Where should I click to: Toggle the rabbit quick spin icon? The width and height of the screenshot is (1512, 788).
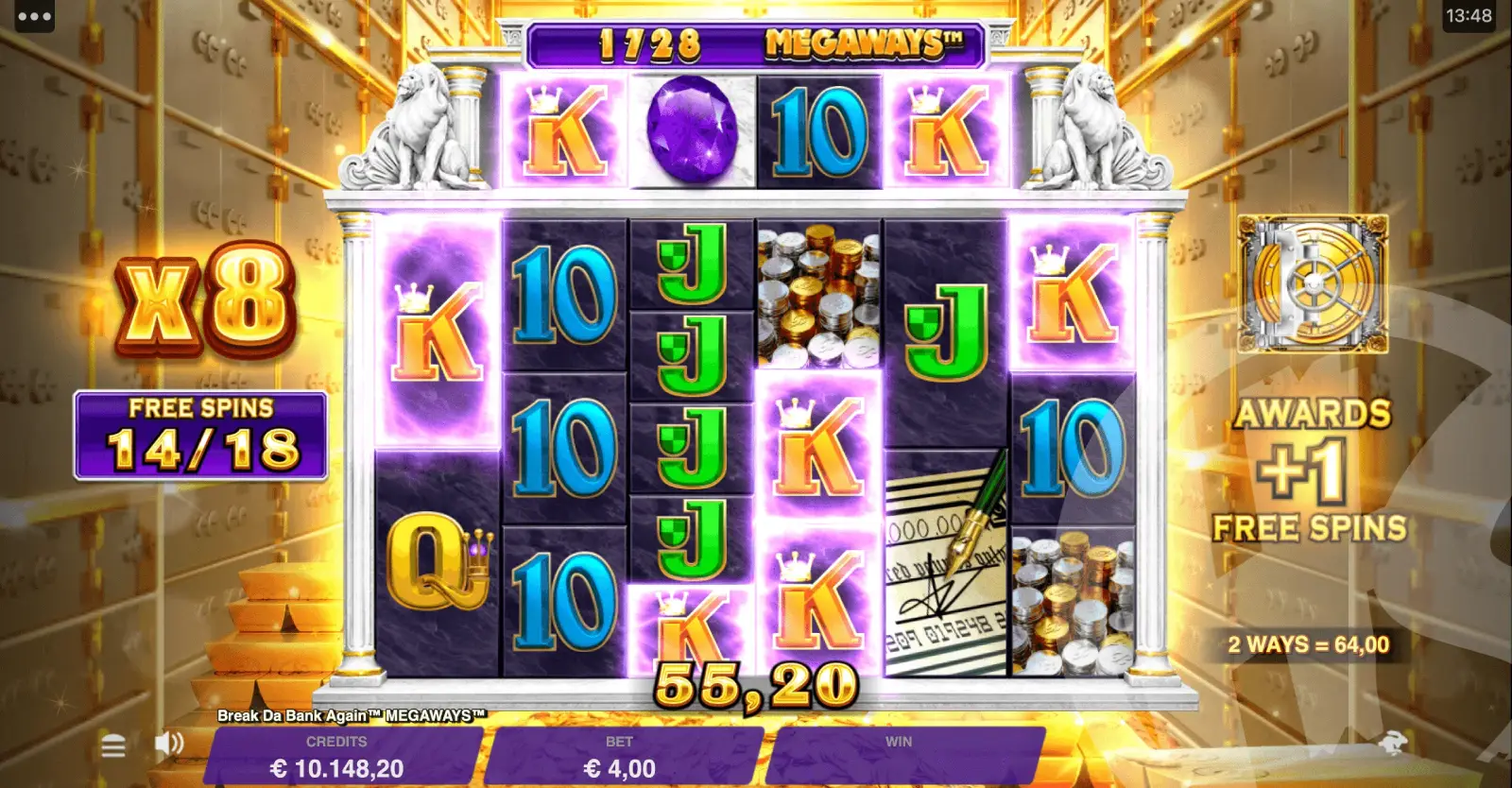pos(1393,743)
